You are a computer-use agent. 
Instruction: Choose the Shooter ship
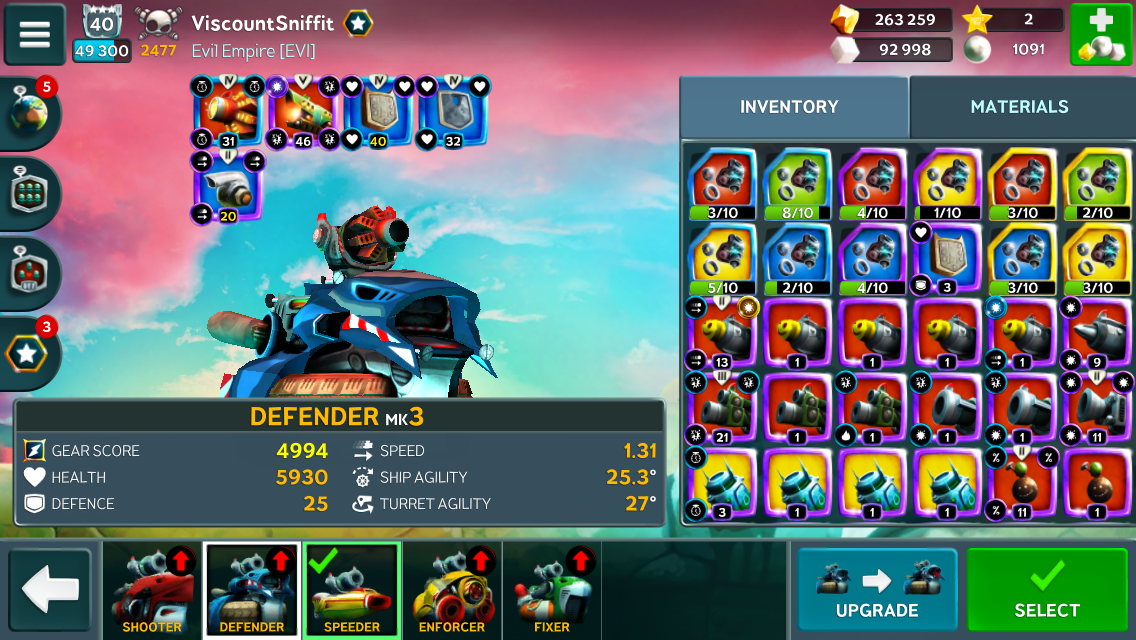[152, 590]
